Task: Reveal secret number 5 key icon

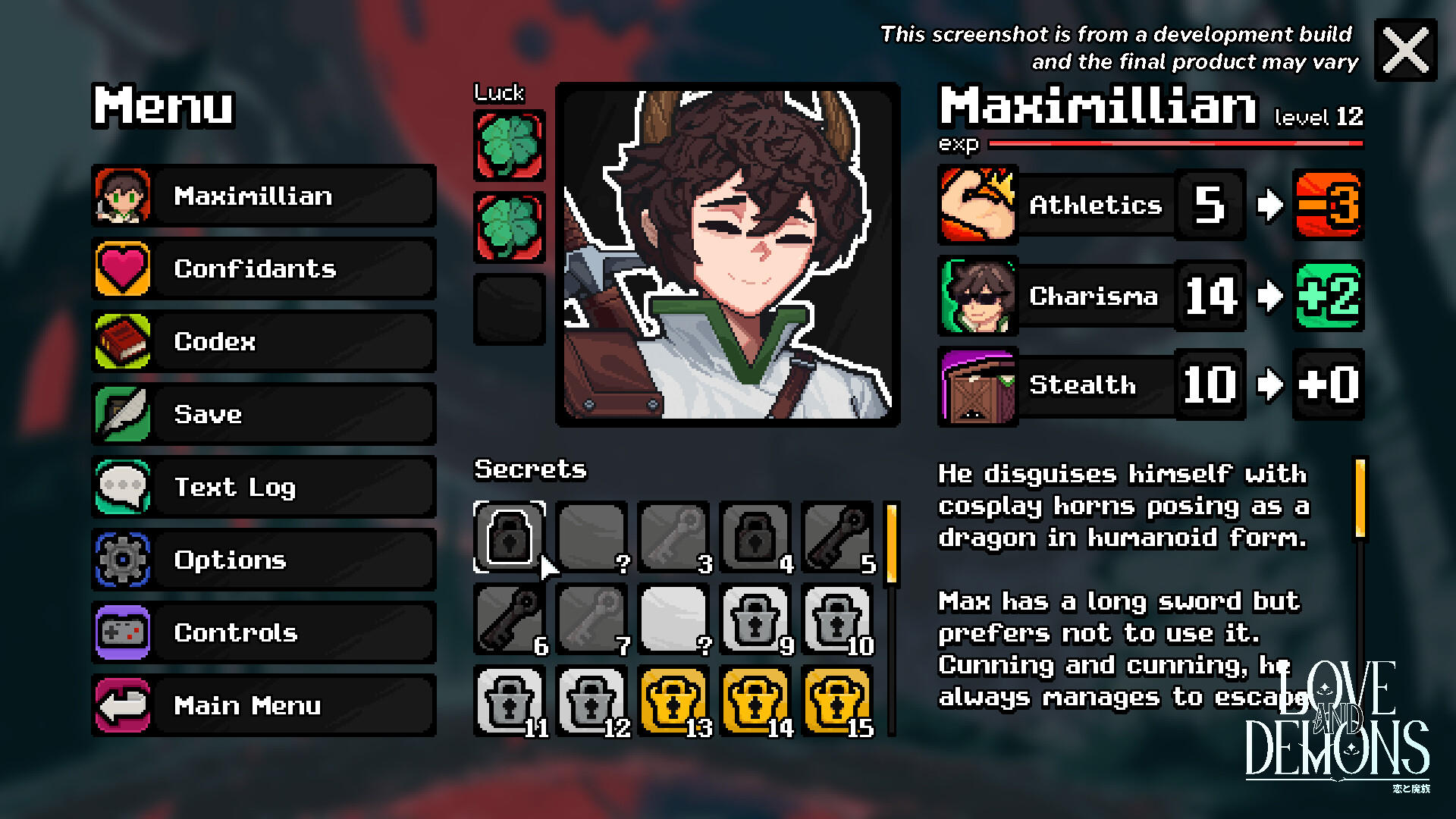Action: pos(836,536)
